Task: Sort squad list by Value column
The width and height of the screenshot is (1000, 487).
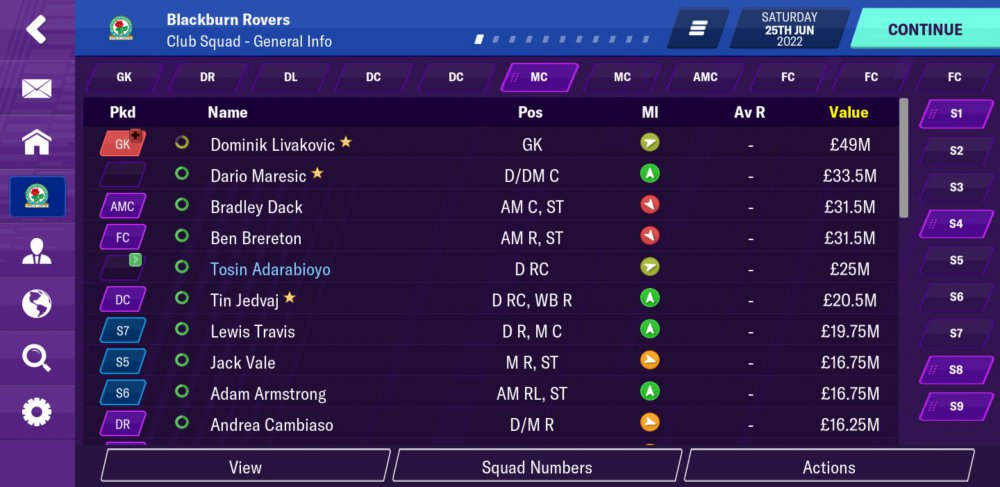Action: tap(848, 112)
